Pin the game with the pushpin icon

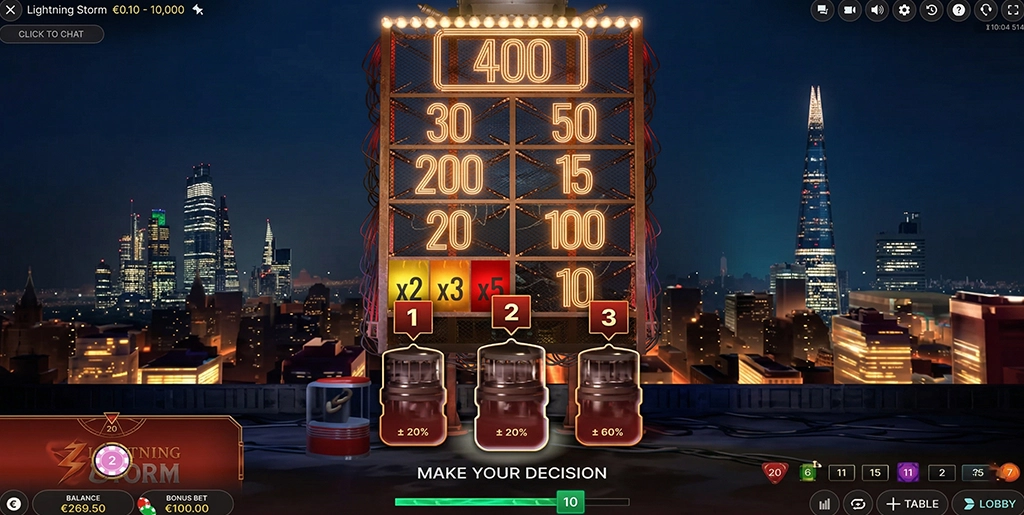(x=198, y=10)
